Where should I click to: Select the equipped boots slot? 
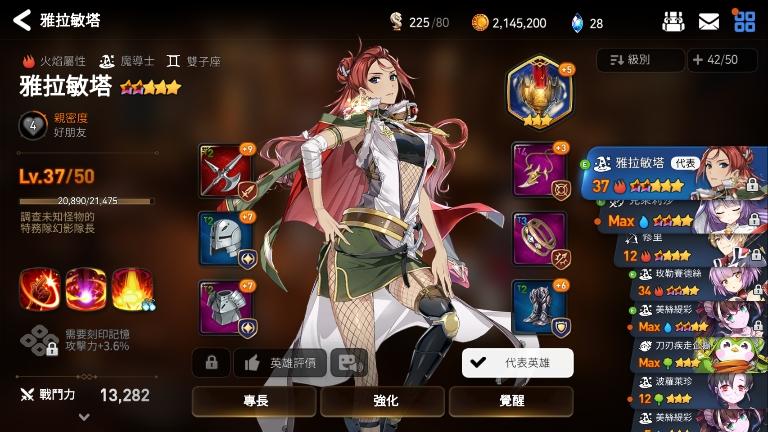click(539, 306)
